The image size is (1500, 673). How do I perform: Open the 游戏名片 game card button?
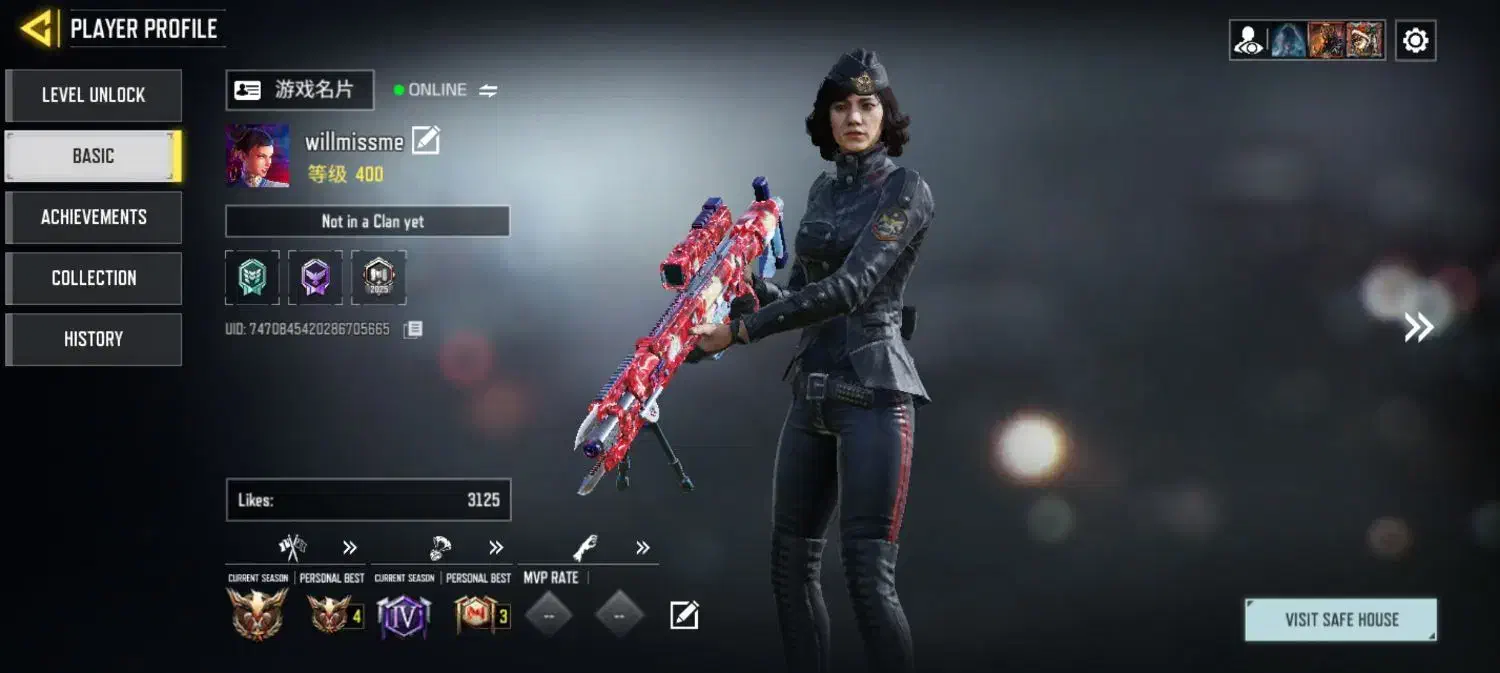click(x=299, y=90)
